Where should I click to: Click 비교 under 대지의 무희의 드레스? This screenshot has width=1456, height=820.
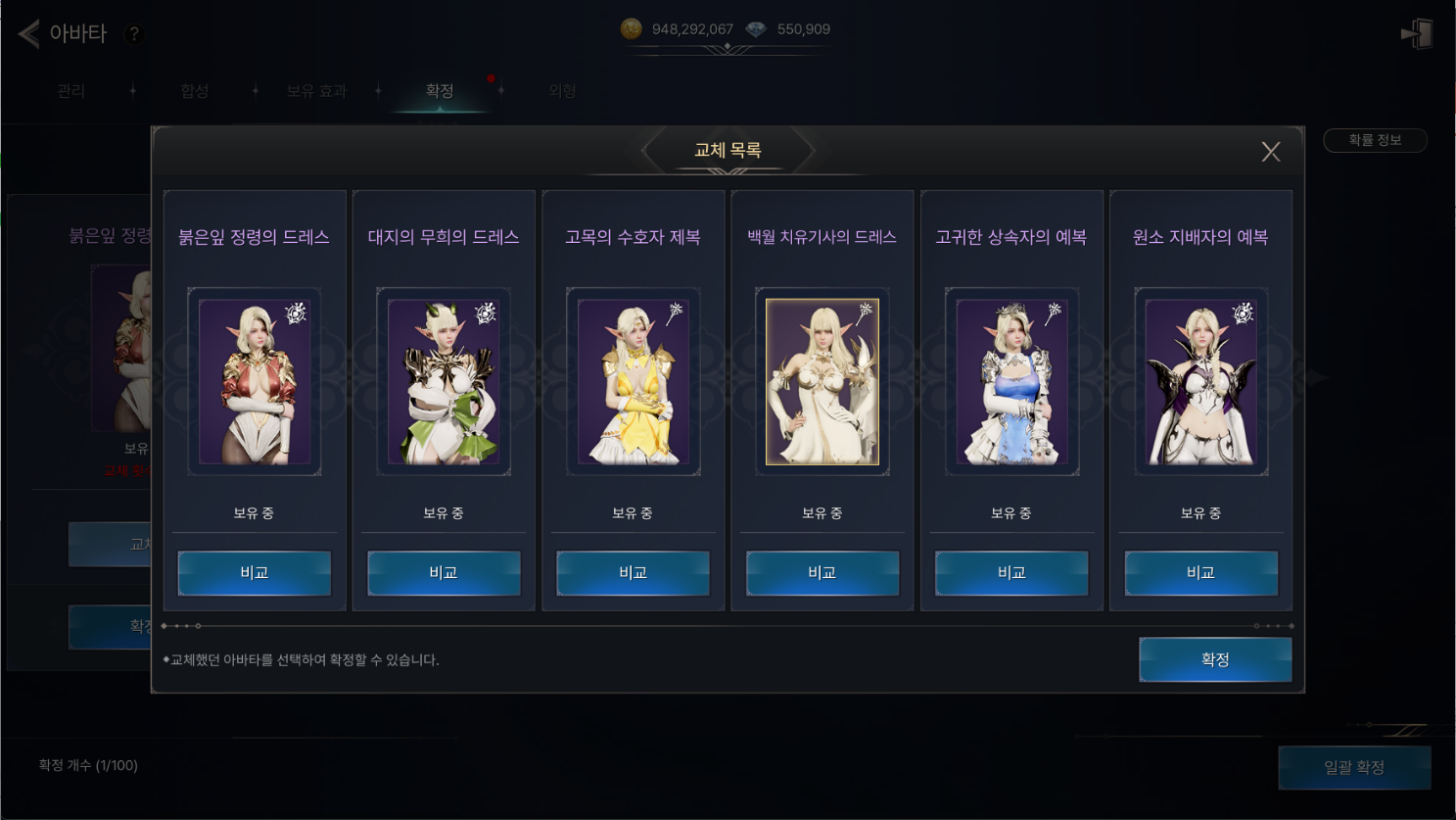click(444, 573)
